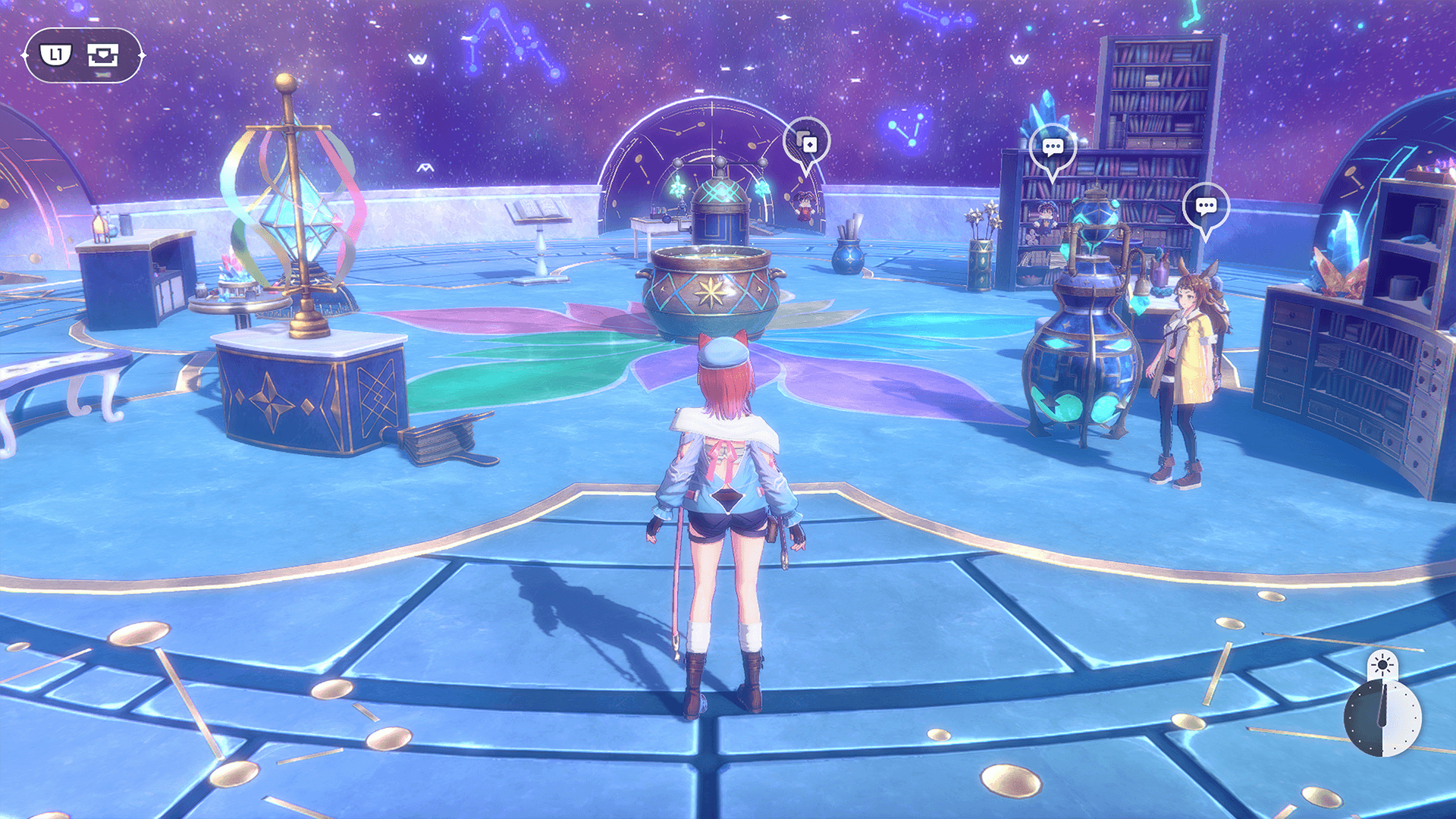
Task: Talk via speech bubble over yellow-coat girl
Action: click(x=1206, y=206)
